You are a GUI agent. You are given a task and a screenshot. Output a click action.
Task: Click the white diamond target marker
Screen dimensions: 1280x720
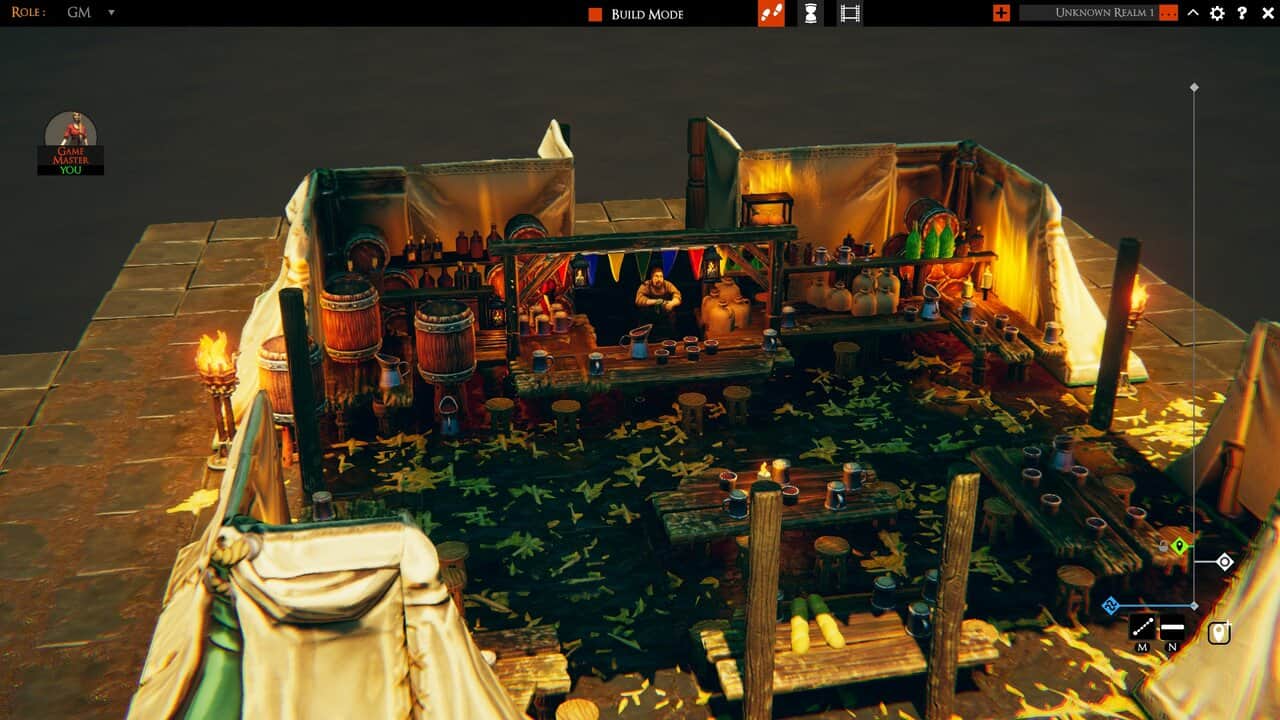click(1226, 561)
